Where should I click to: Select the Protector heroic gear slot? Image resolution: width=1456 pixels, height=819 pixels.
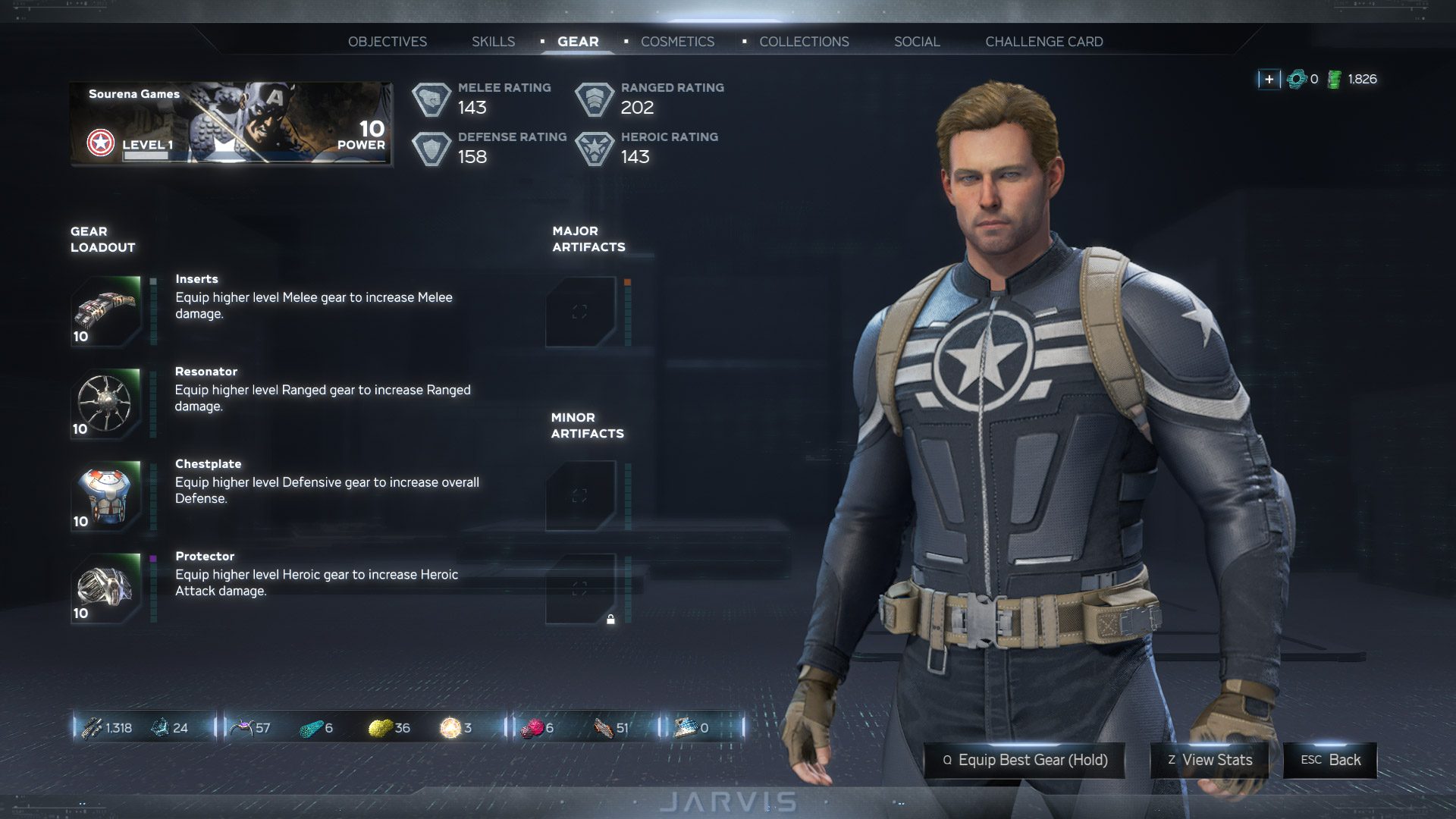click(x=106, y=588)
